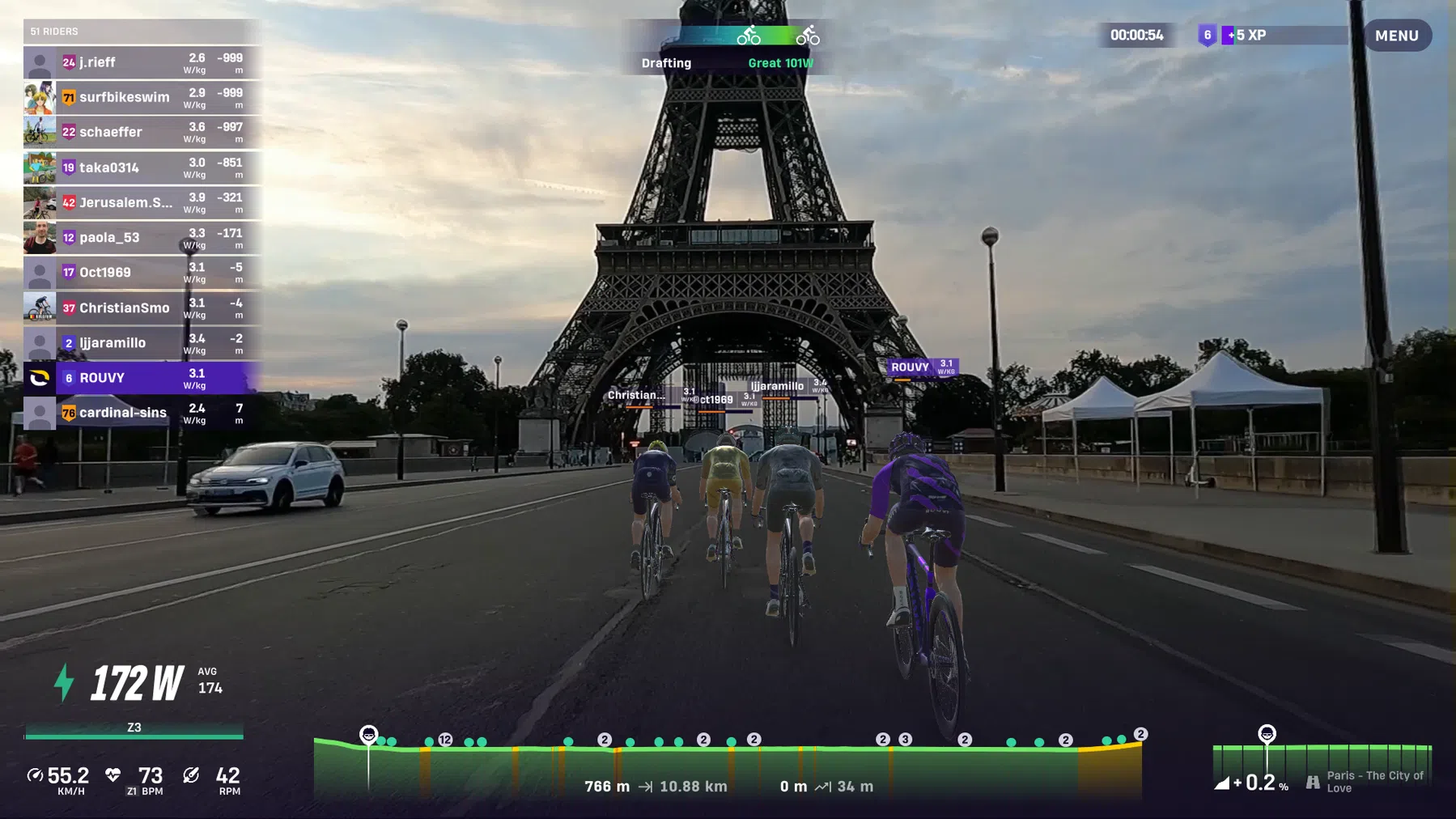Open the Paris - The City of Love route panel
This screenshot has width=1456, height=819.
1322,769
